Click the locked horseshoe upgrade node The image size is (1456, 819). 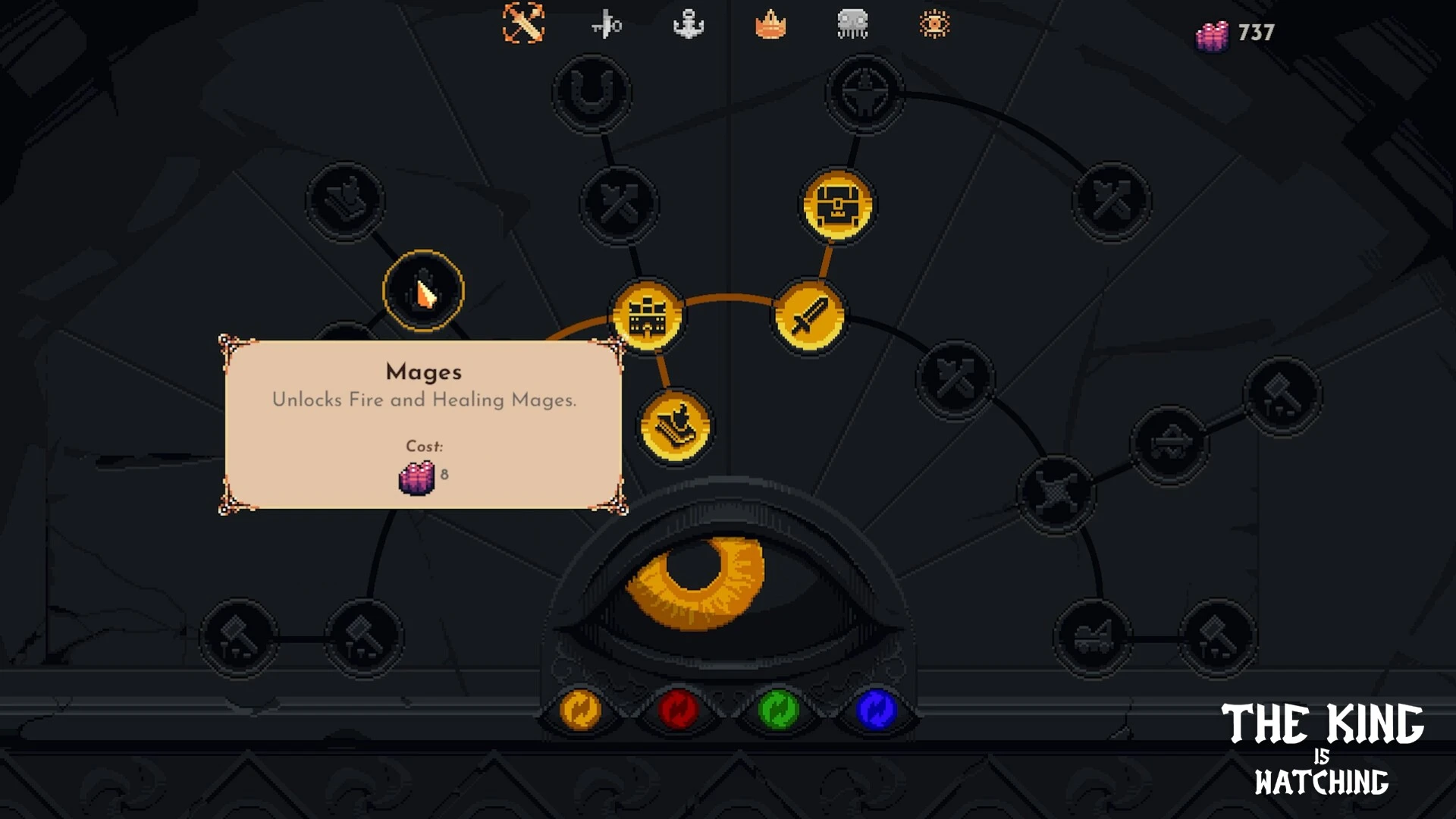click(591, 93)
